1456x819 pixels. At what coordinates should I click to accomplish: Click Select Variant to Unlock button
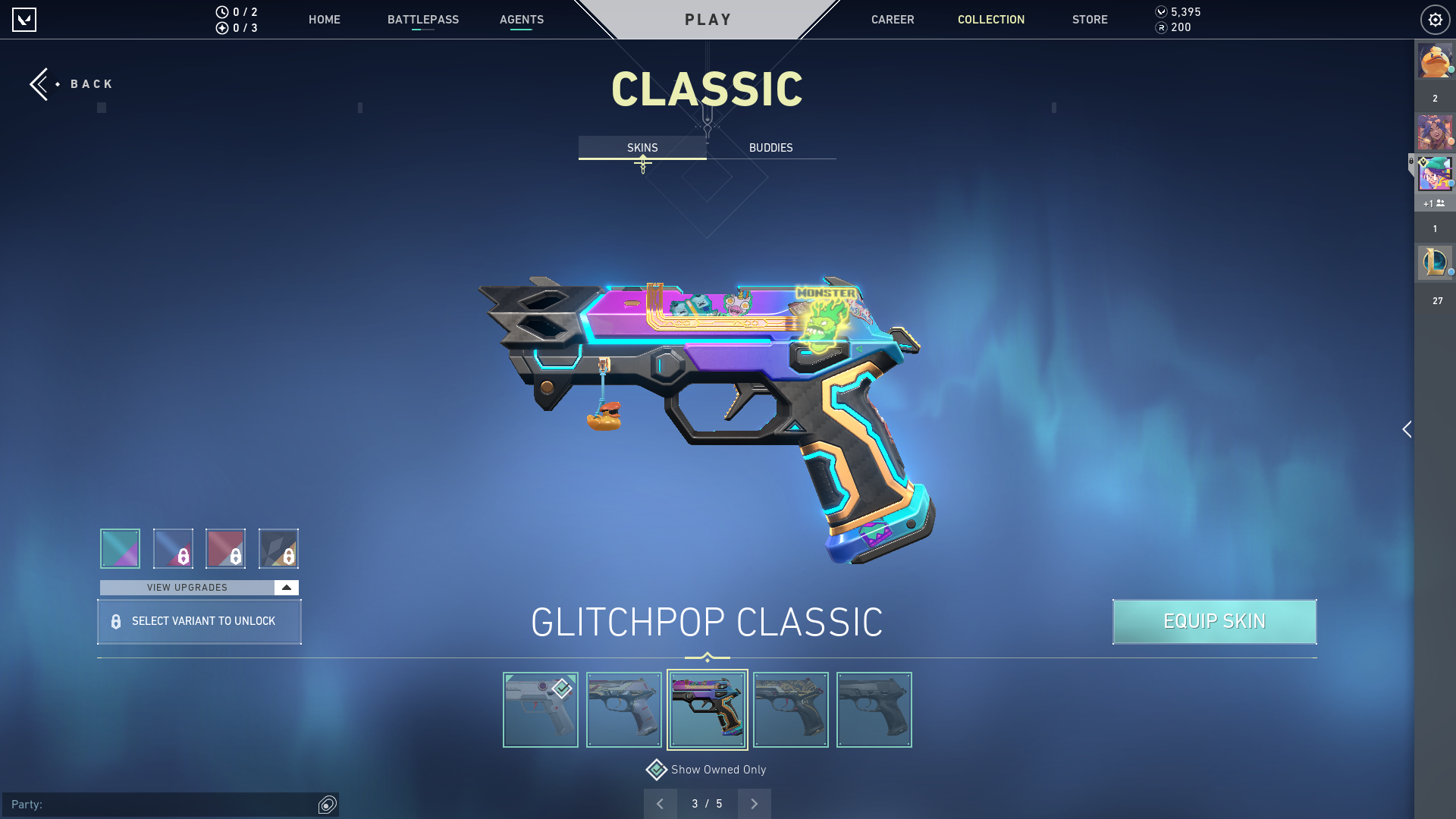[199, 622]
